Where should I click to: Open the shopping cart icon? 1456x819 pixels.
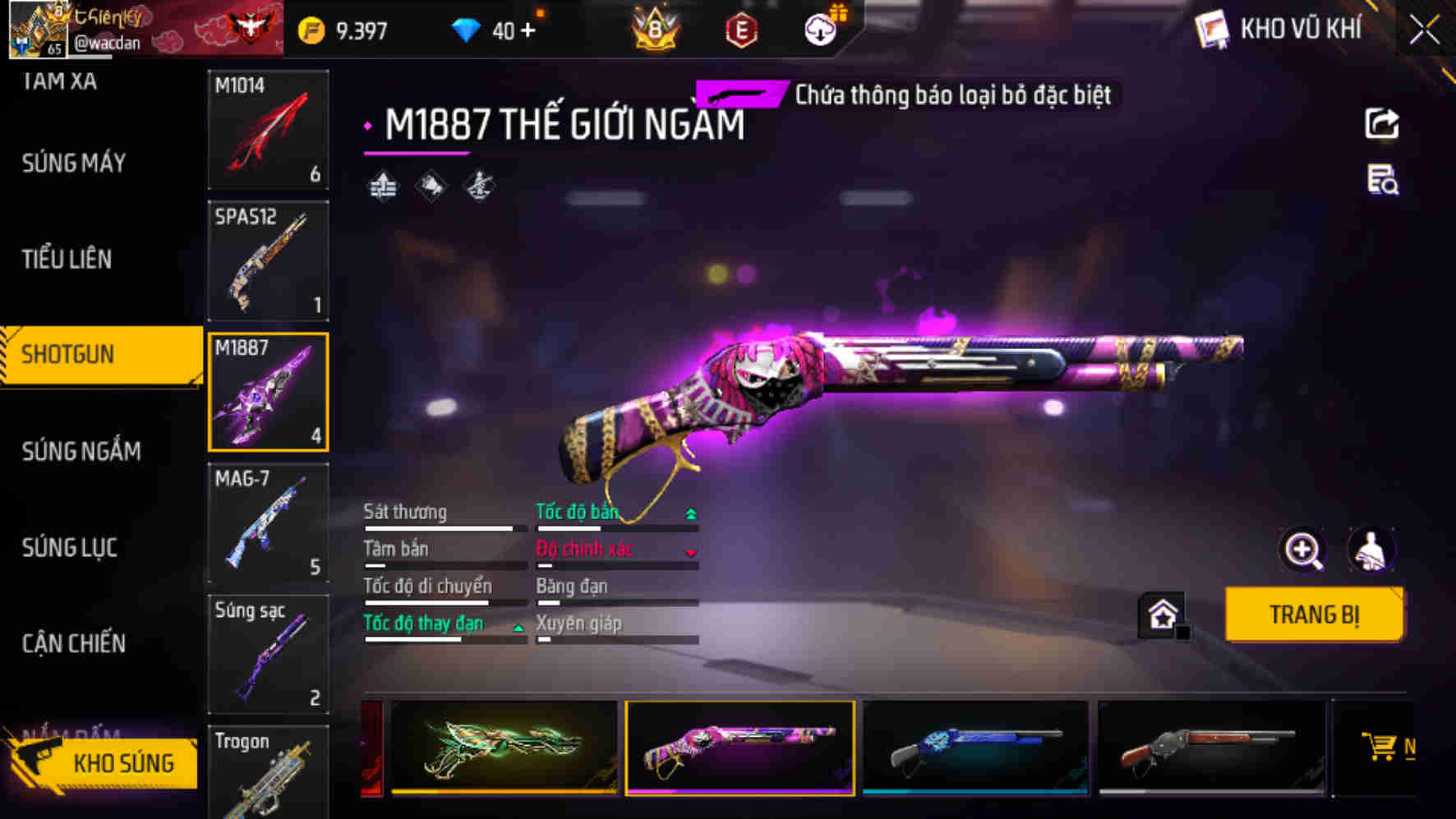[1380, 747]
